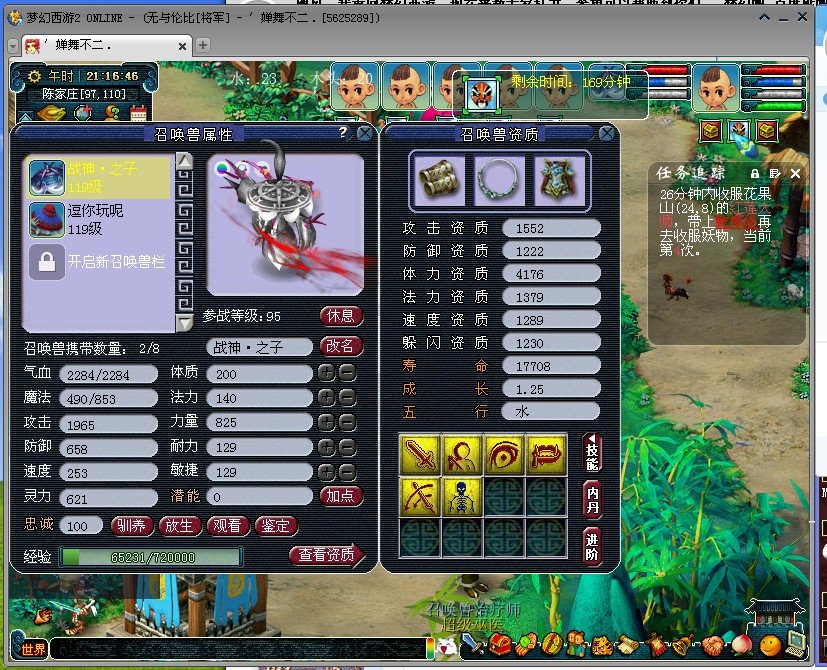Select the pet bracer equipment slot

click(437, 178)
